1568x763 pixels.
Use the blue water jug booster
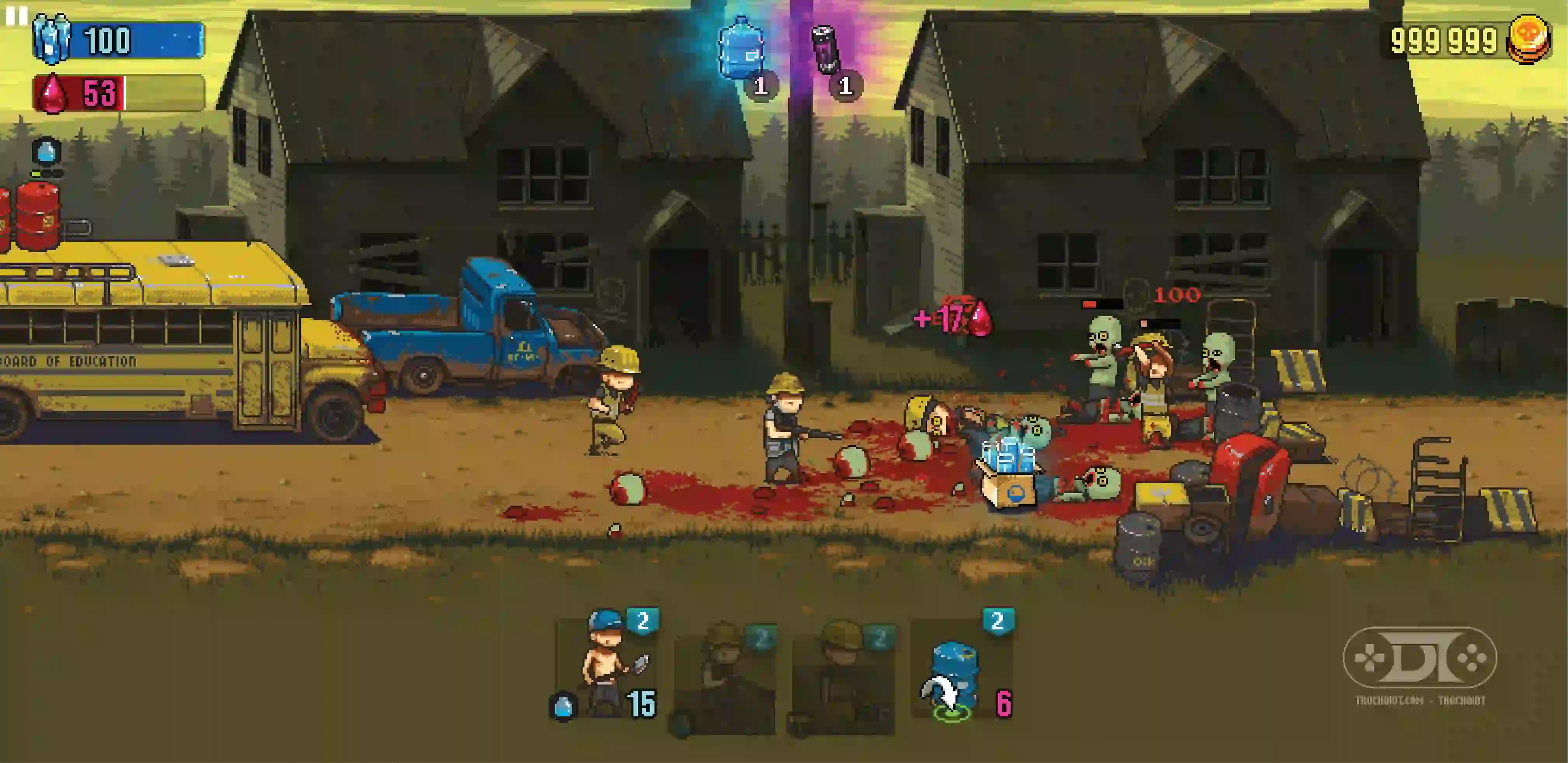coord(741,50)
